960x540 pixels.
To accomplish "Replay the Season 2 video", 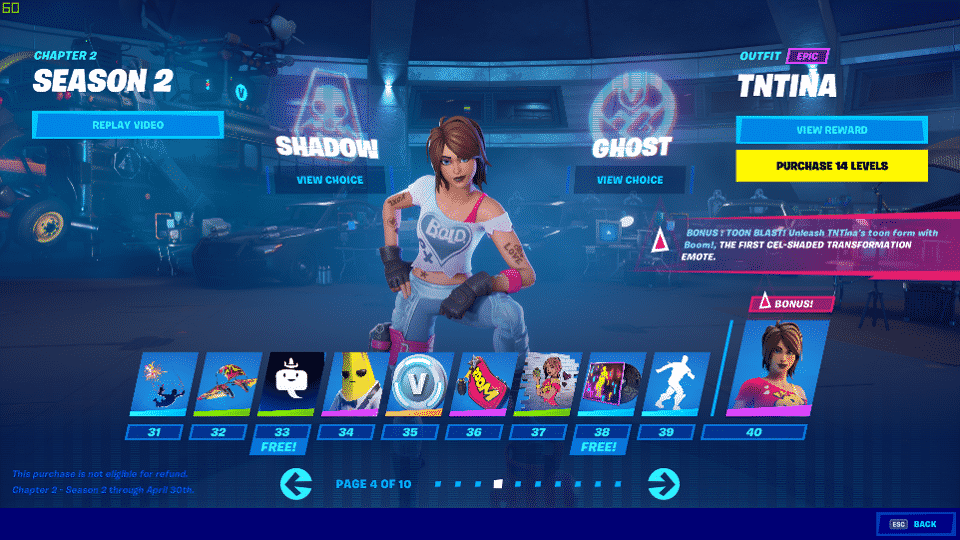I will pyautogui.click(x=127, y=125).
